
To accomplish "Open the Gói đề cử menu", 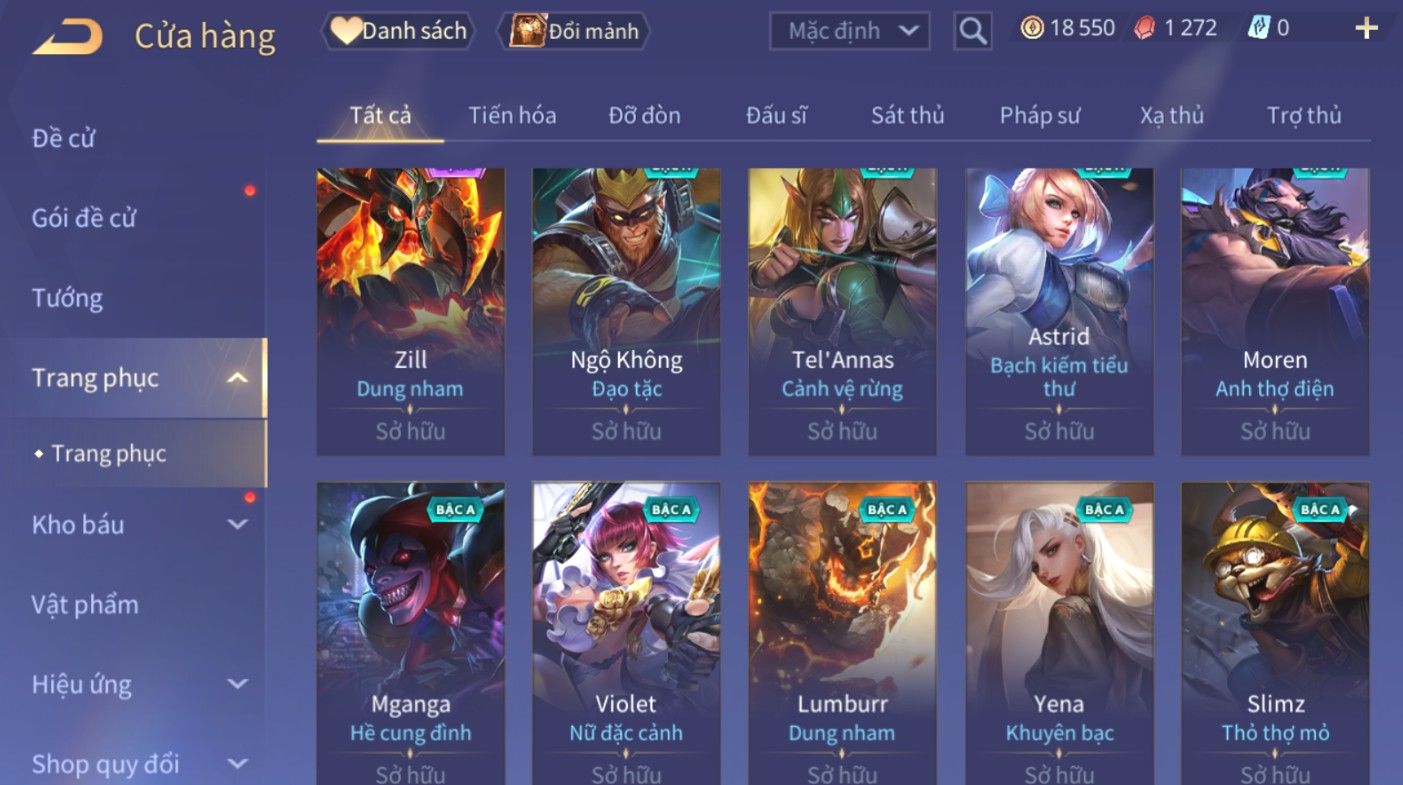I will 84,218.
